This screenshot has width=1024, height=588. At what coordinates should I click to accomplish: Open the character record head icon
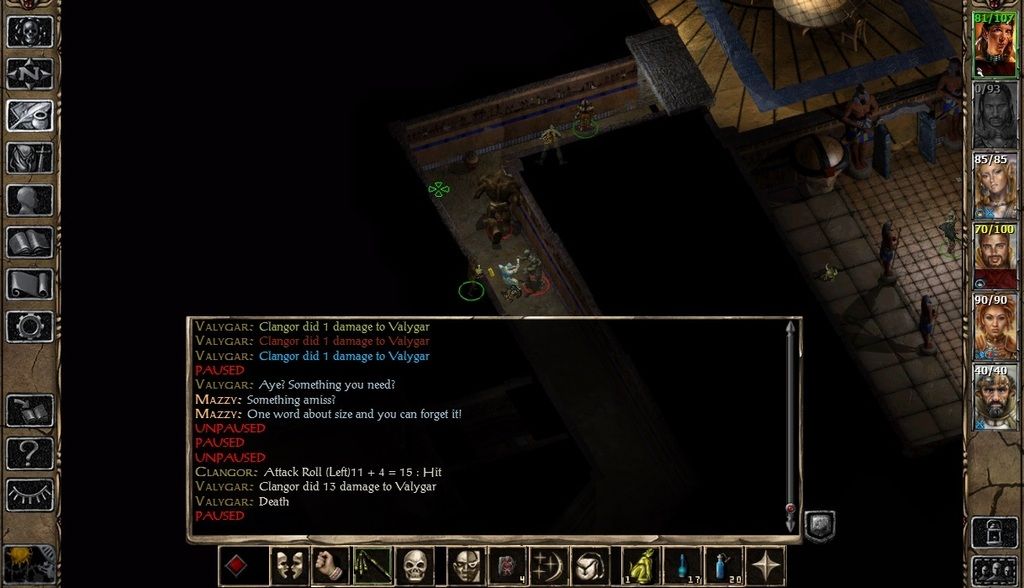pyautogui.click(x=30, y=200)
